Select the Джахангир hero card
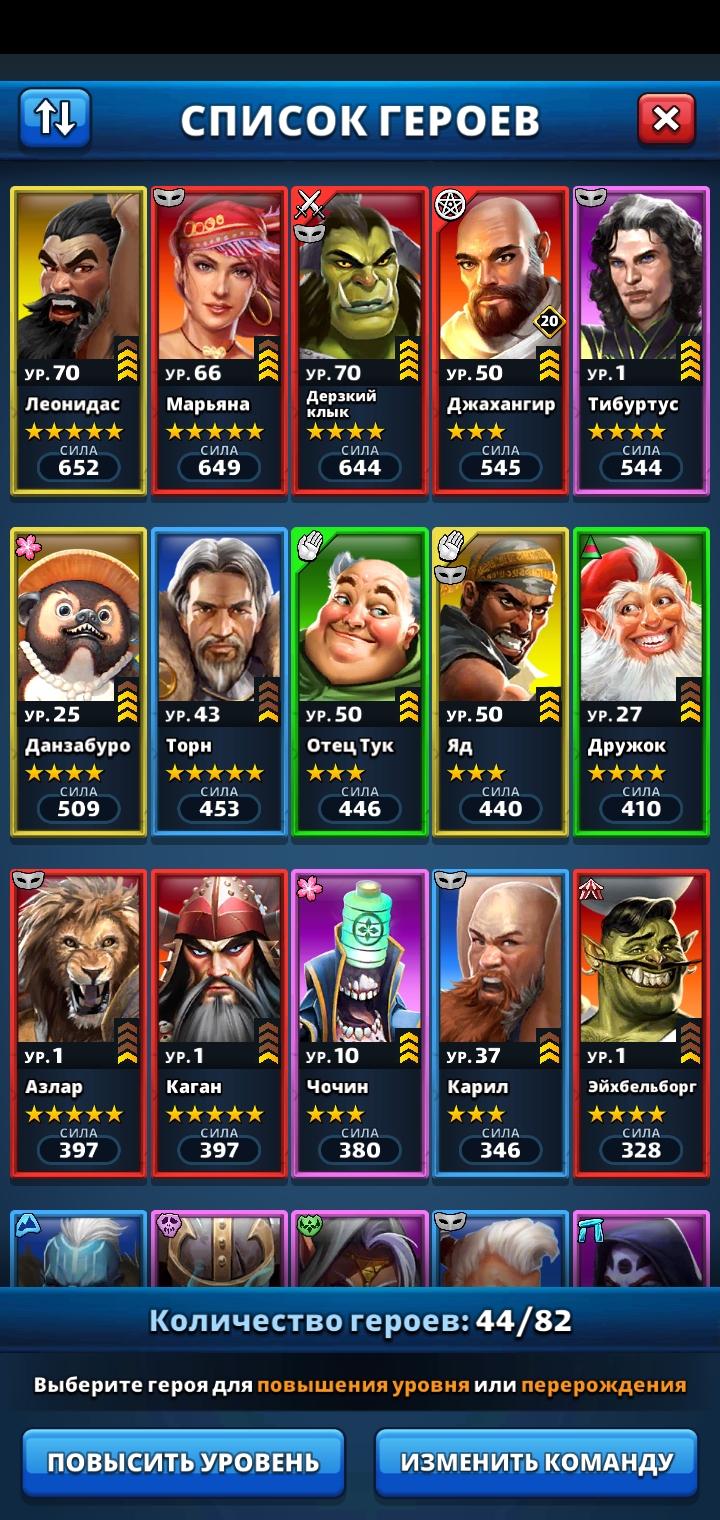Viewport: 720px width, 1520px height. pyautogui.click(x=500, y=340)
